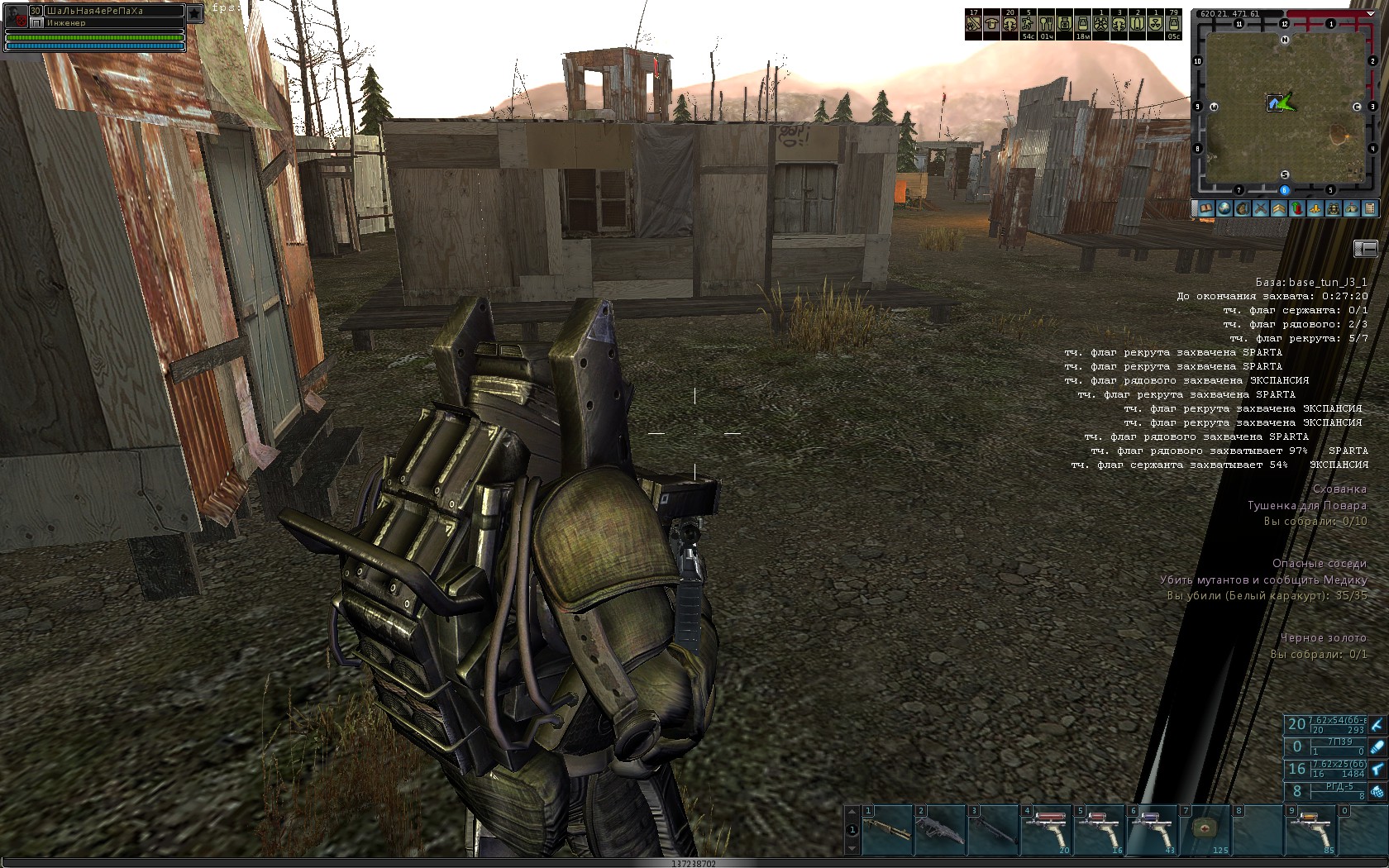Click the radiation buff icon in the buff bar
Image resolution: width=1389 pixels, height=868 pixels.
(1156, 23)
